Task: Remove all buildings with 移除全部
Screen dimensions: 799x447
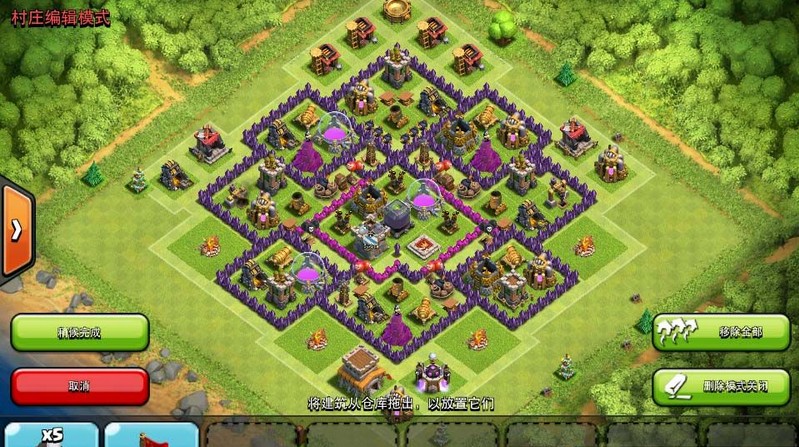Action: [720, 331]
